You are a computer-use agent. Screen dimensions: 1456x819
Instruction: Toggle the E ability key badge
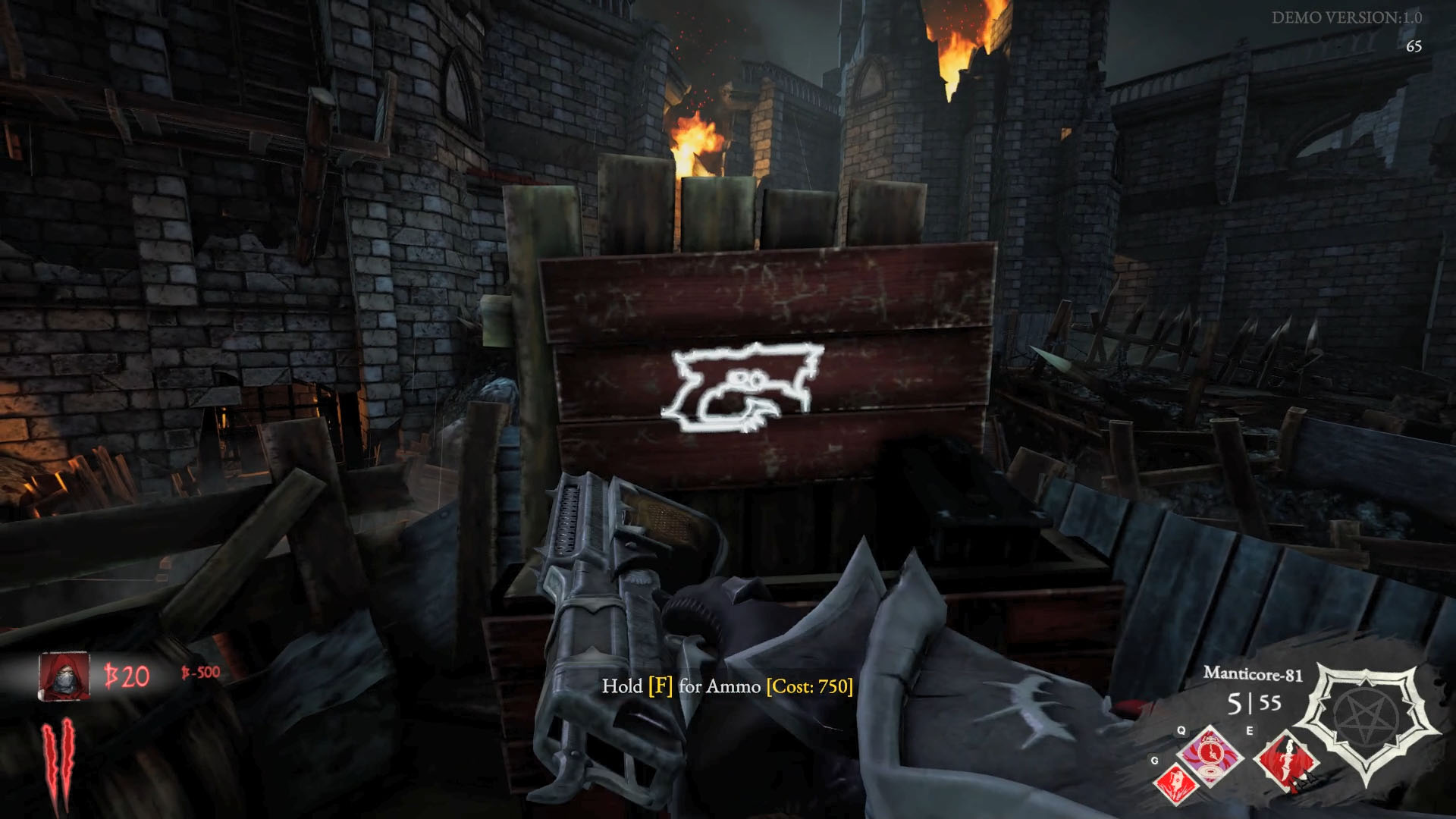pyautogui.click(x=1250, y=730)
